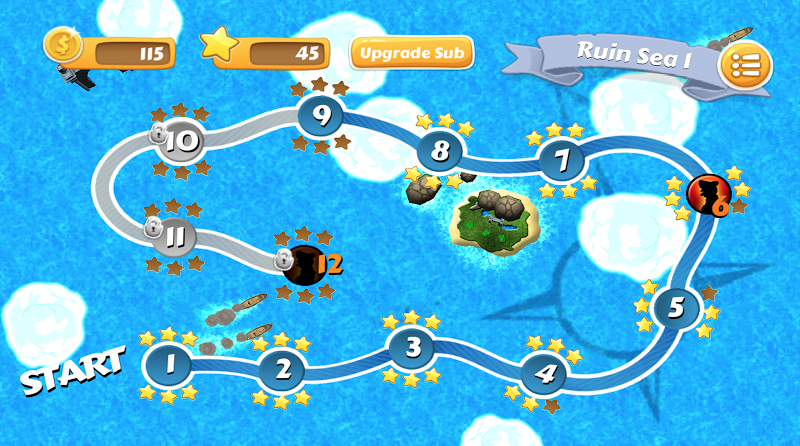The image size is (800, 446).
Task: Choose level 2 on the map
Action: [283, 370]
